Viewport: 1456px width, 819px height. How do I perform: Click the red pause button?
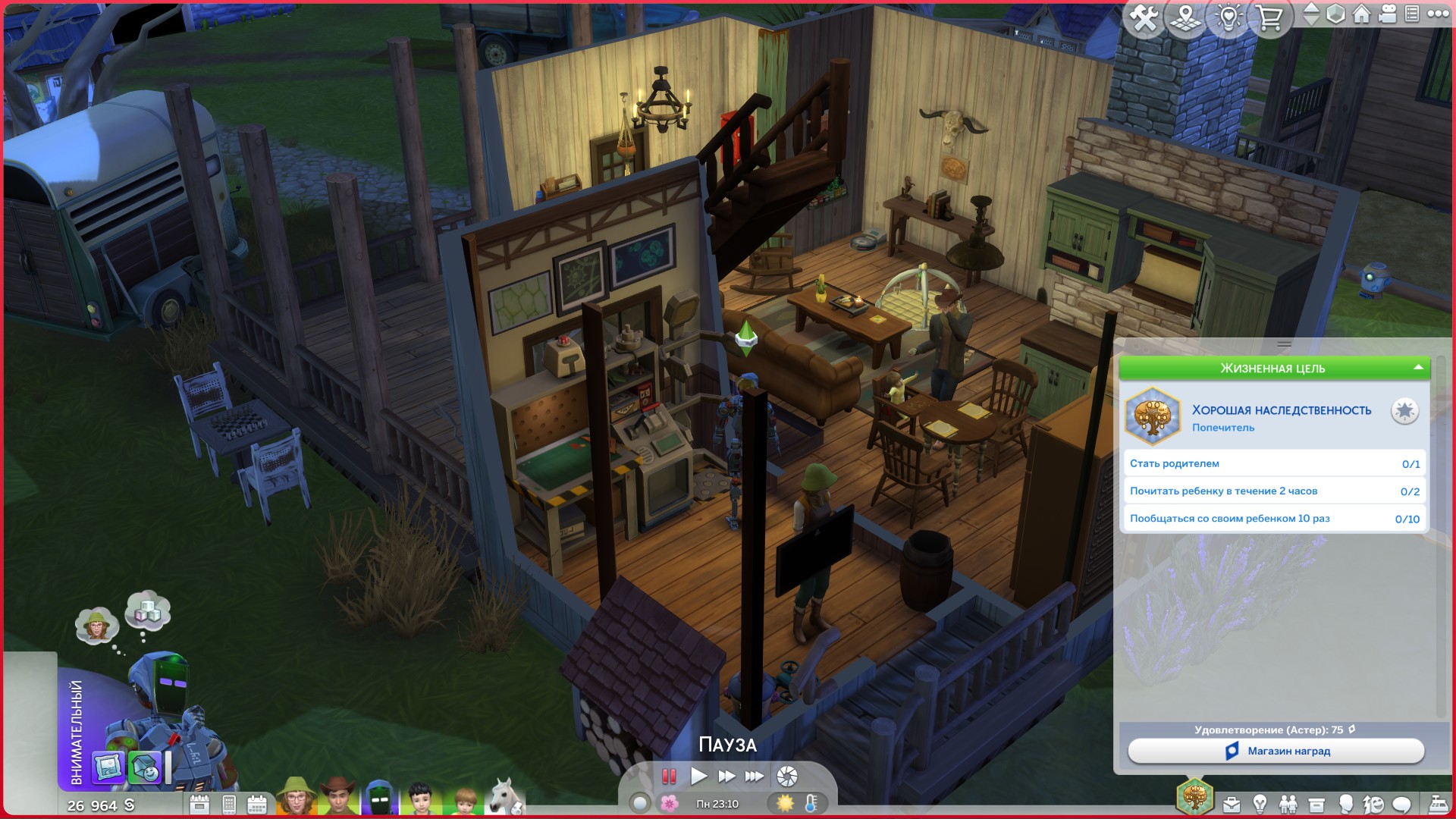pyautogui.click(x=669, y=776)
